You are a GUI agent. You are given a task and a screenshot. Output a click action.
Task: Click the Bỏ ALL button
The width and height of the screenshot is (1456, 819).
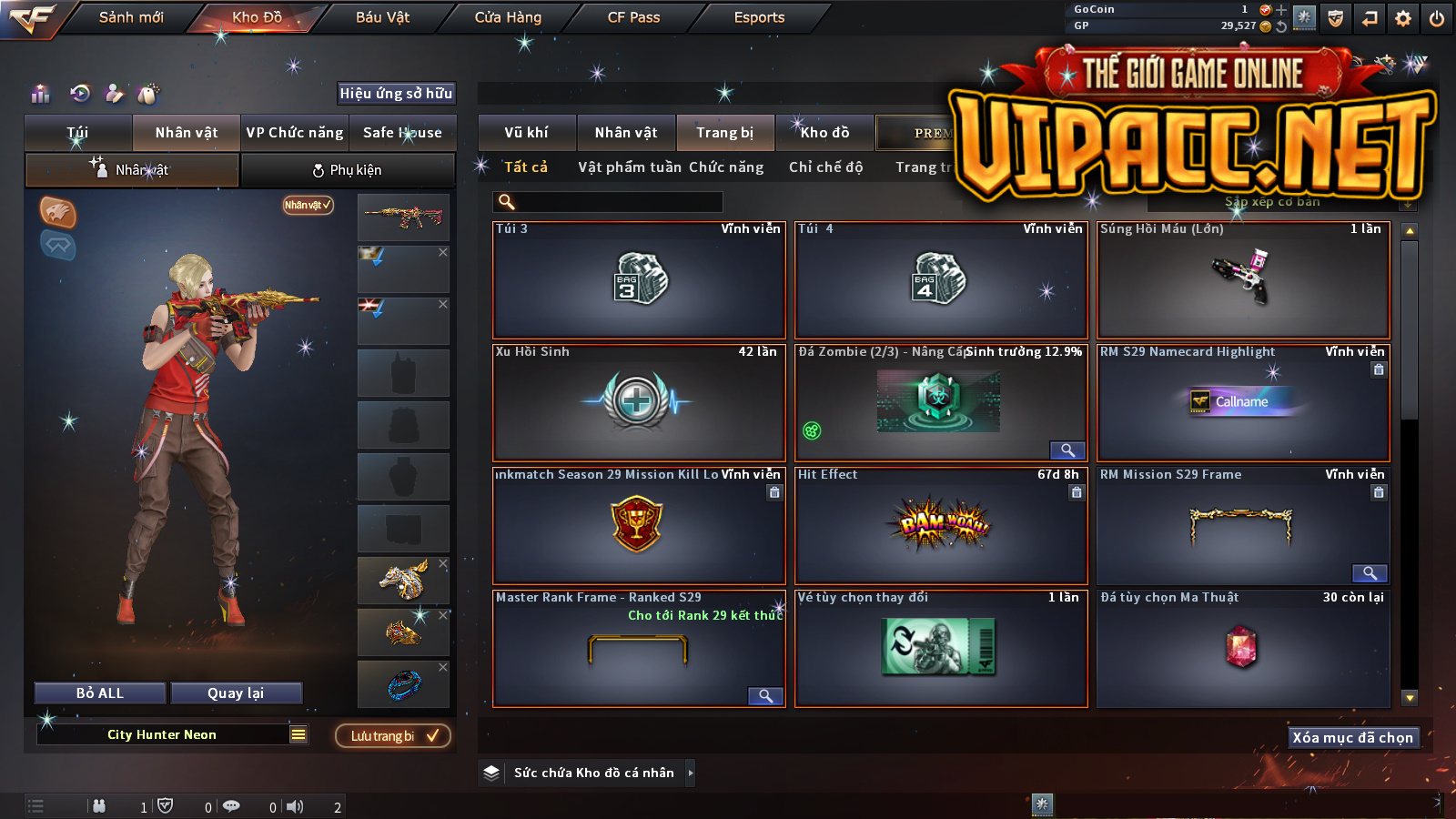(x=100, y=693)
